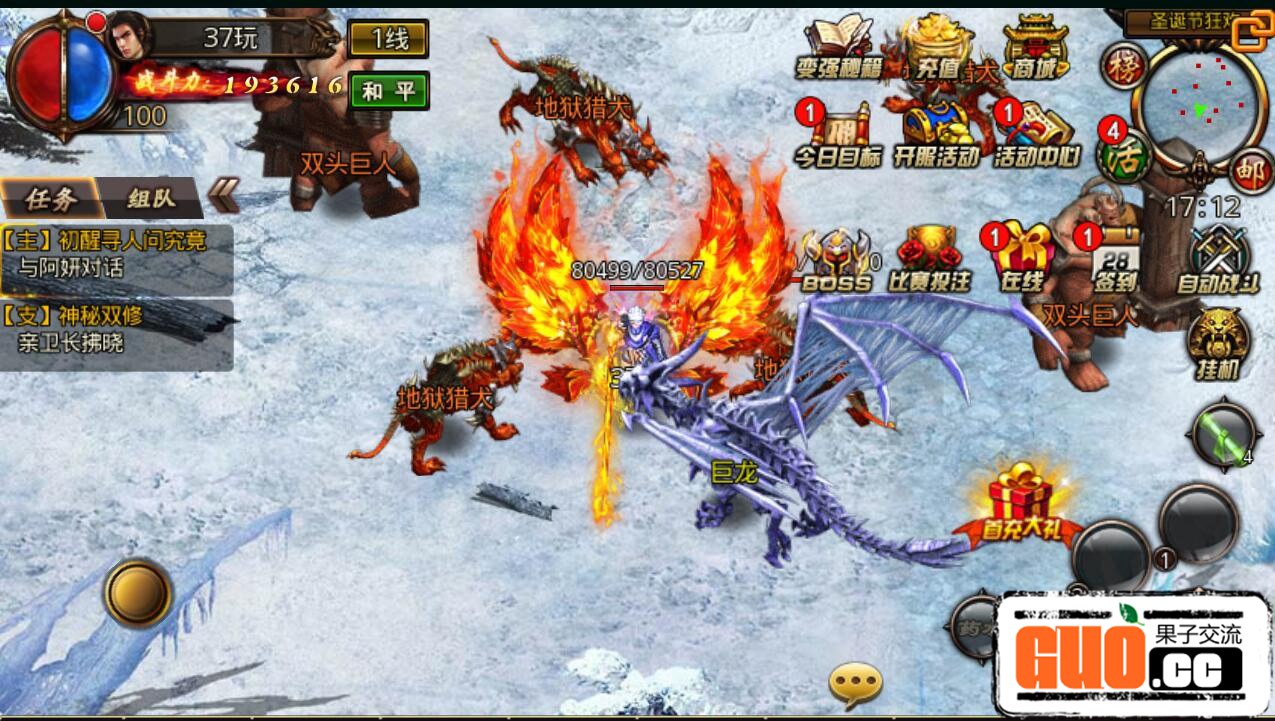1275x721 pixels.
Task: Open 比赛投注 match betting
Action: pyautogui.click(x=929, y=260)
